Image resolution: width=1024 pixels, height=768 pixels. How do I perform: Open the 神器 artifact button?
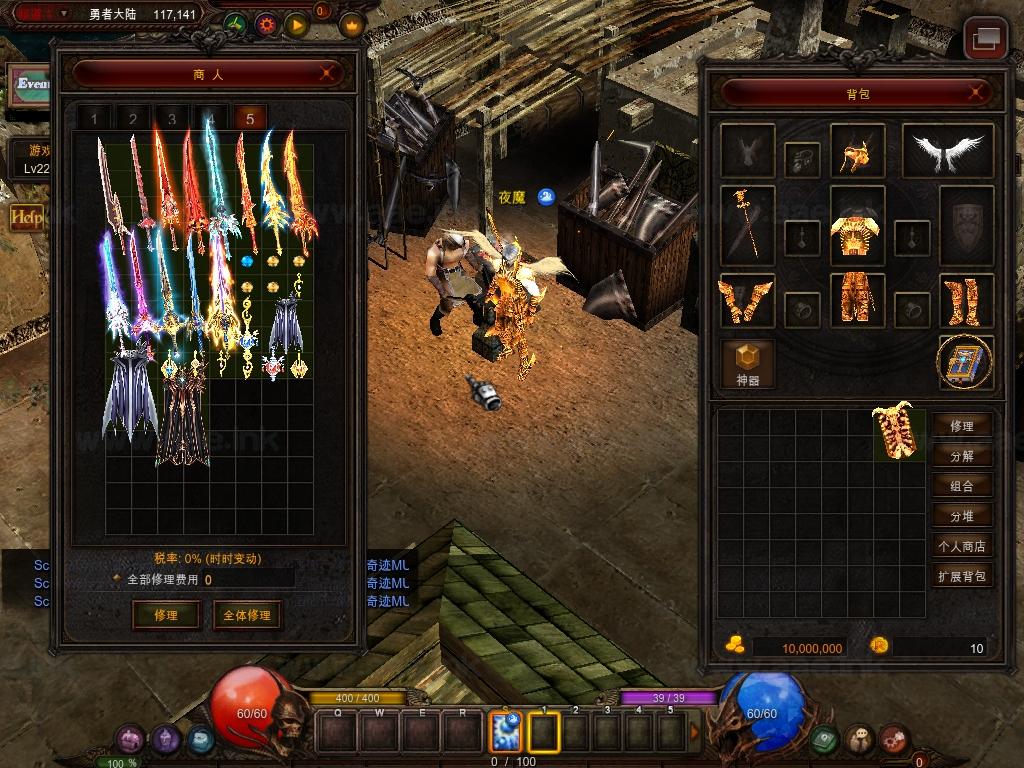point(748,362)
